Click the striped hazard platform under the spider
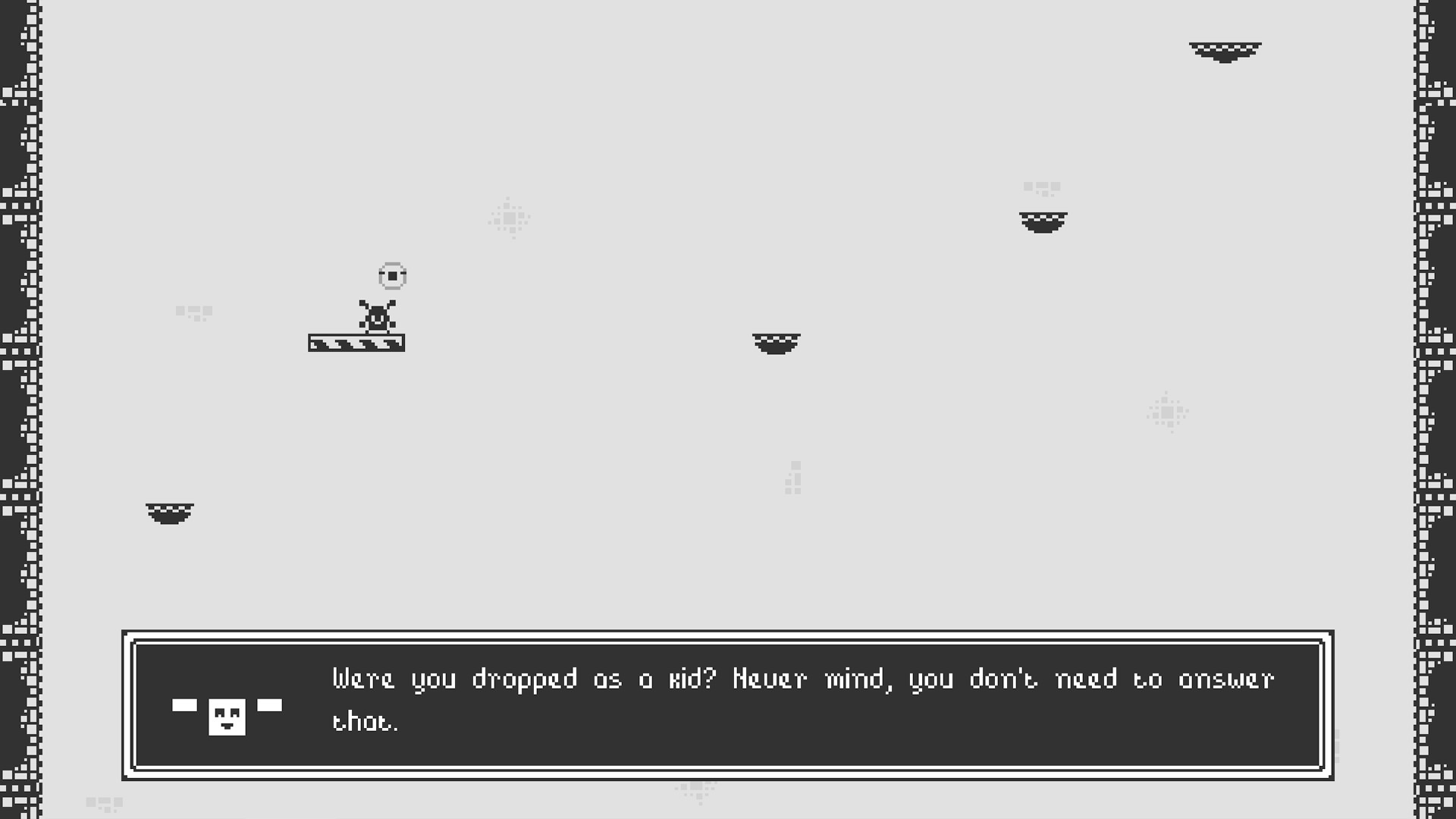 point(356,343)
